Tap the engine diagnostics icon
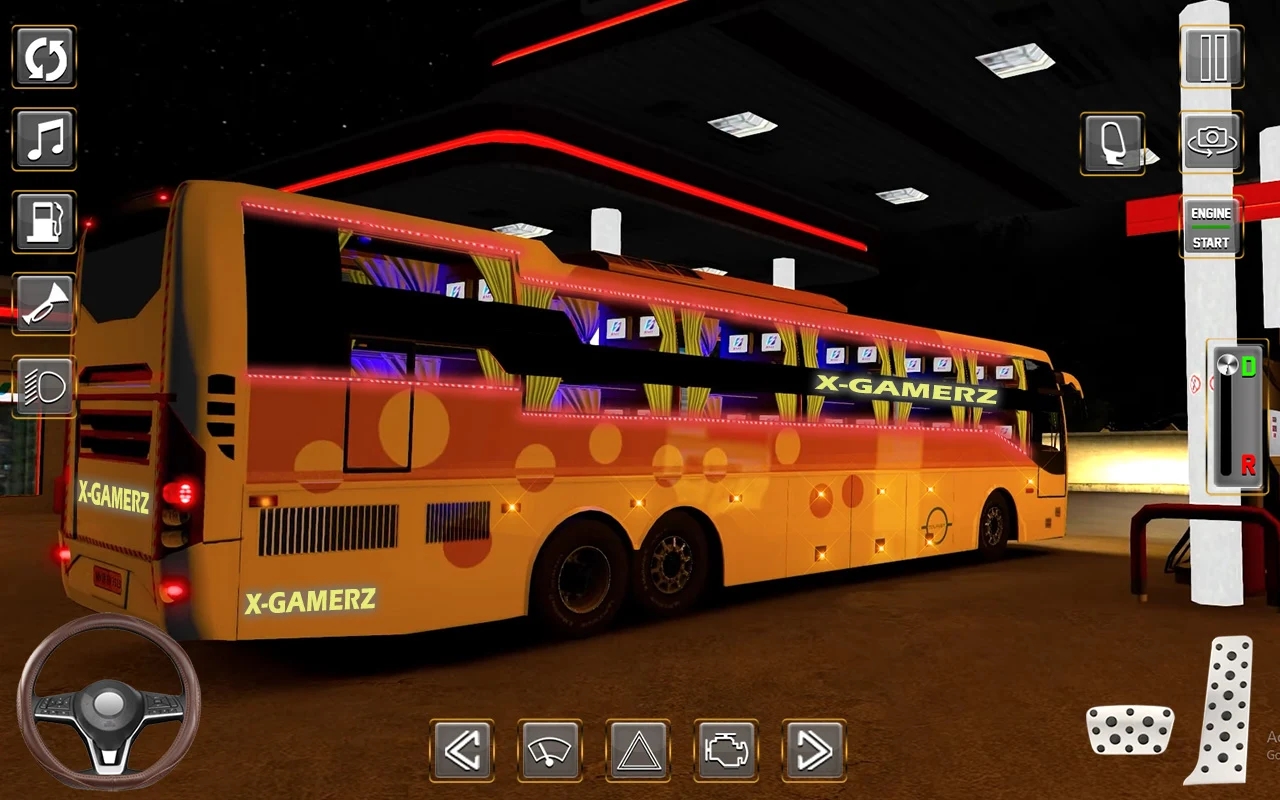The image size is (1280, 800). point(727,748)
